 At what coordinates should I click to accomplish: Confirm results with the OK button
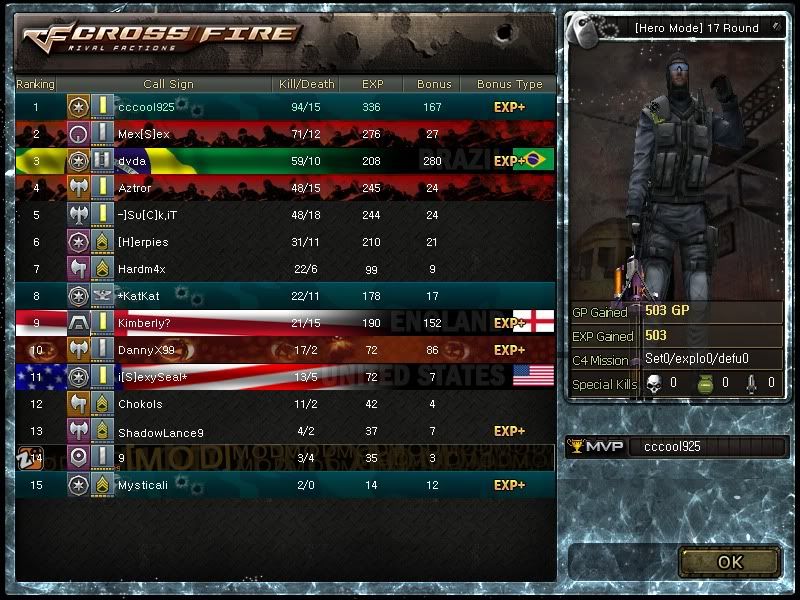tap(729, 562)
